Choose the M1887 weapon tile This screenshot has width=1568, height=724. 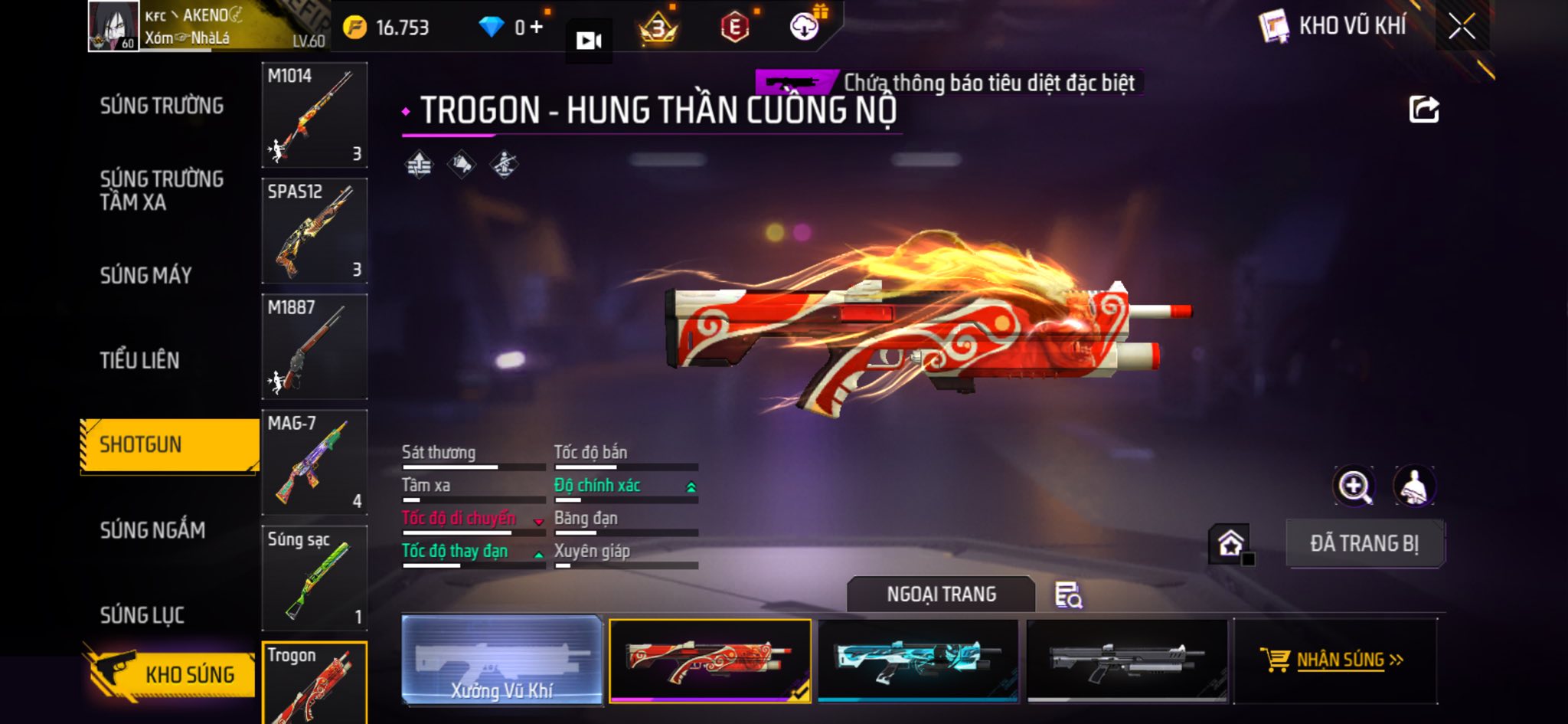click(x=314, y=346)
